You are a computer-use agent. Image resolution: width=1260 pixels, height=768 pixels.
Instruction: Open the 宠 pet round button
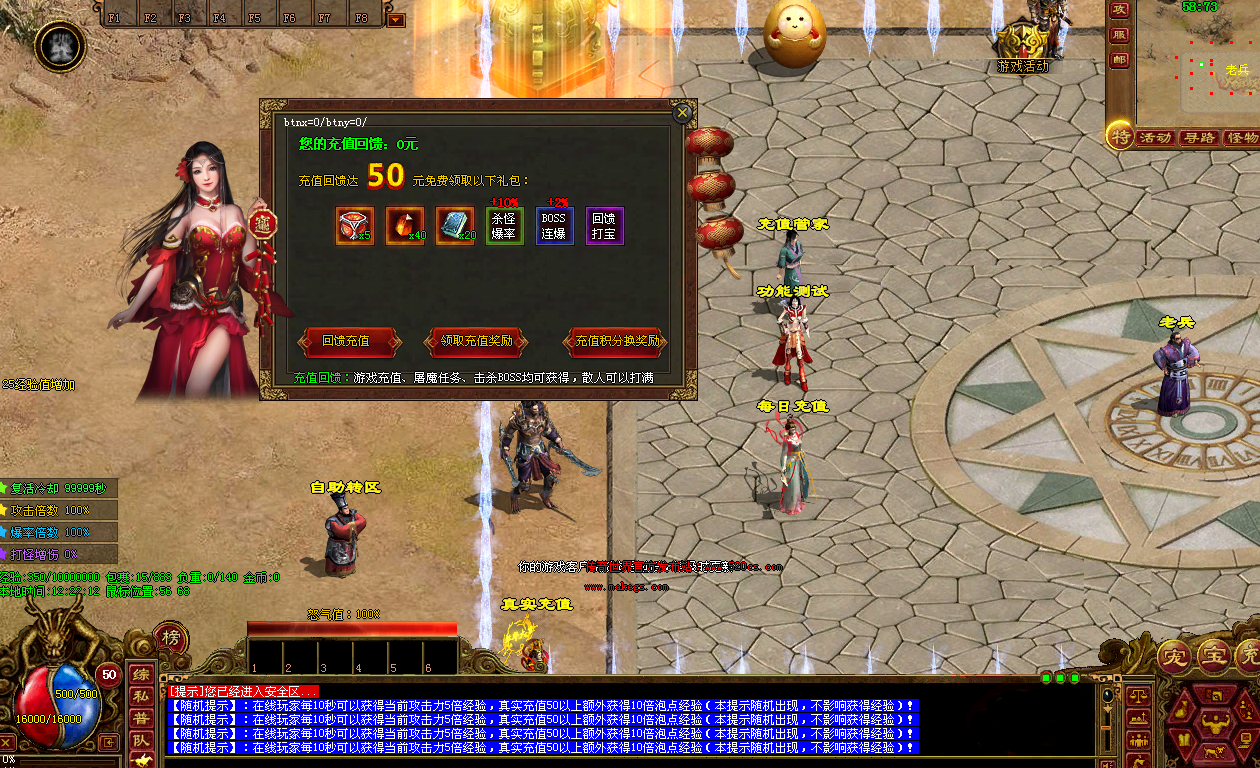tap(1173, 656)
